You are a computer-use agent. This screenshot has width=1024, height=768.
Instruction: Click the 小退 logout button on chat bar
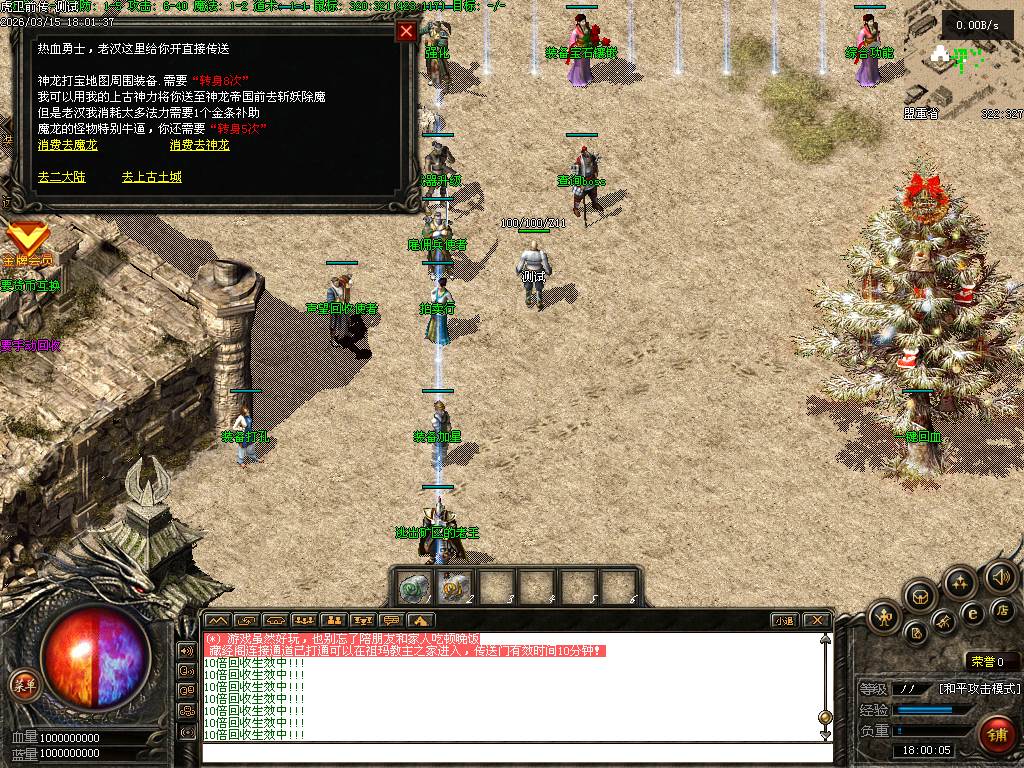pos(784,620)
